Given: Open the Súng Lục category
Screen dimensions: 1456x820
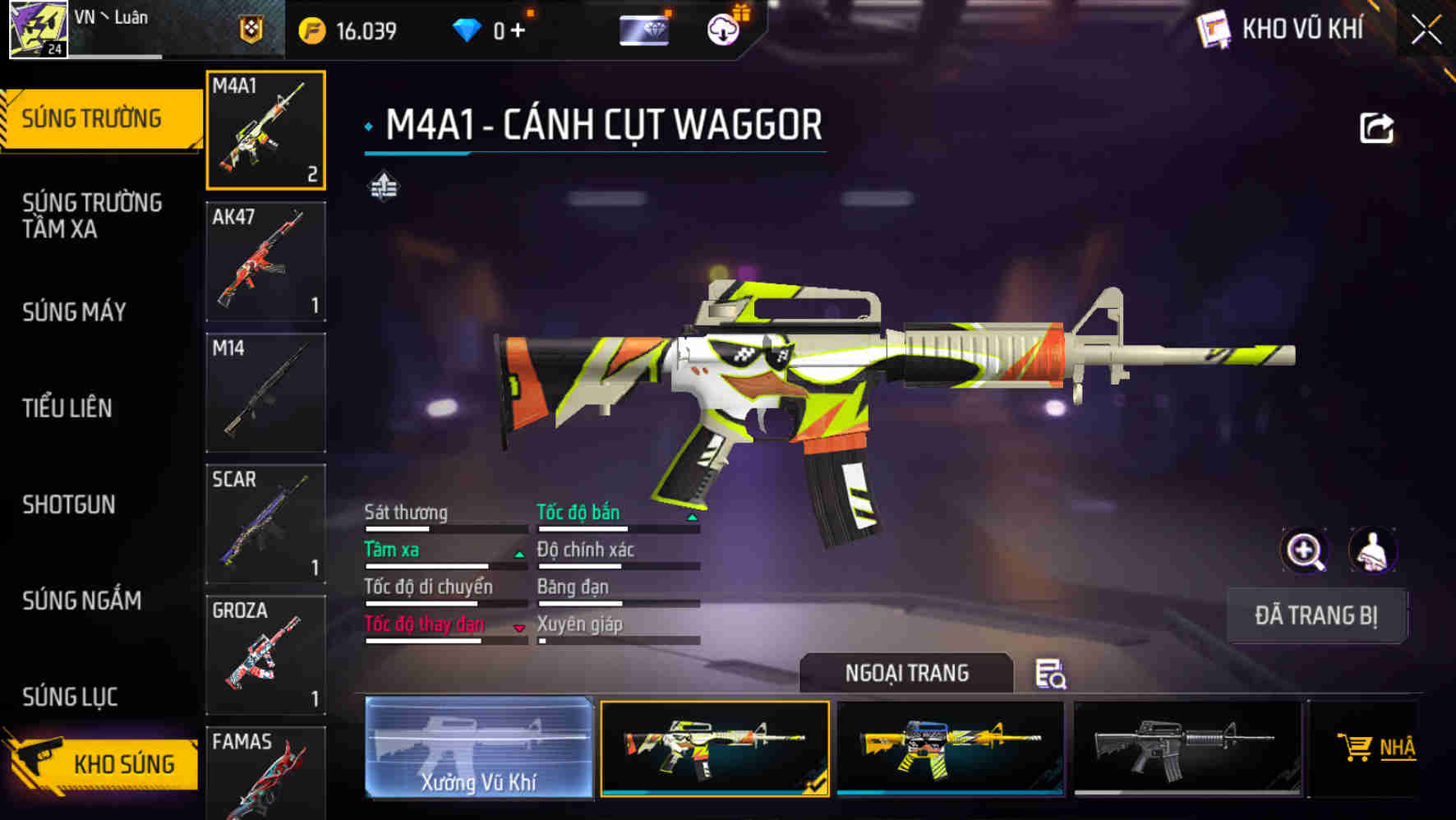Looking at the screenshot, I should pos(71,697).
